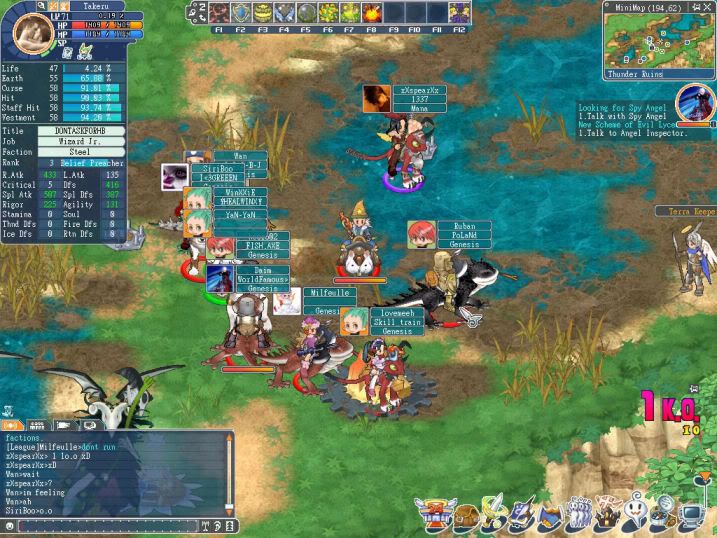The height and width of the screenshot is (538, 717).
Task: Use the F2 blue shield skill
Action: pyautogui.click(x=241, y=13)
